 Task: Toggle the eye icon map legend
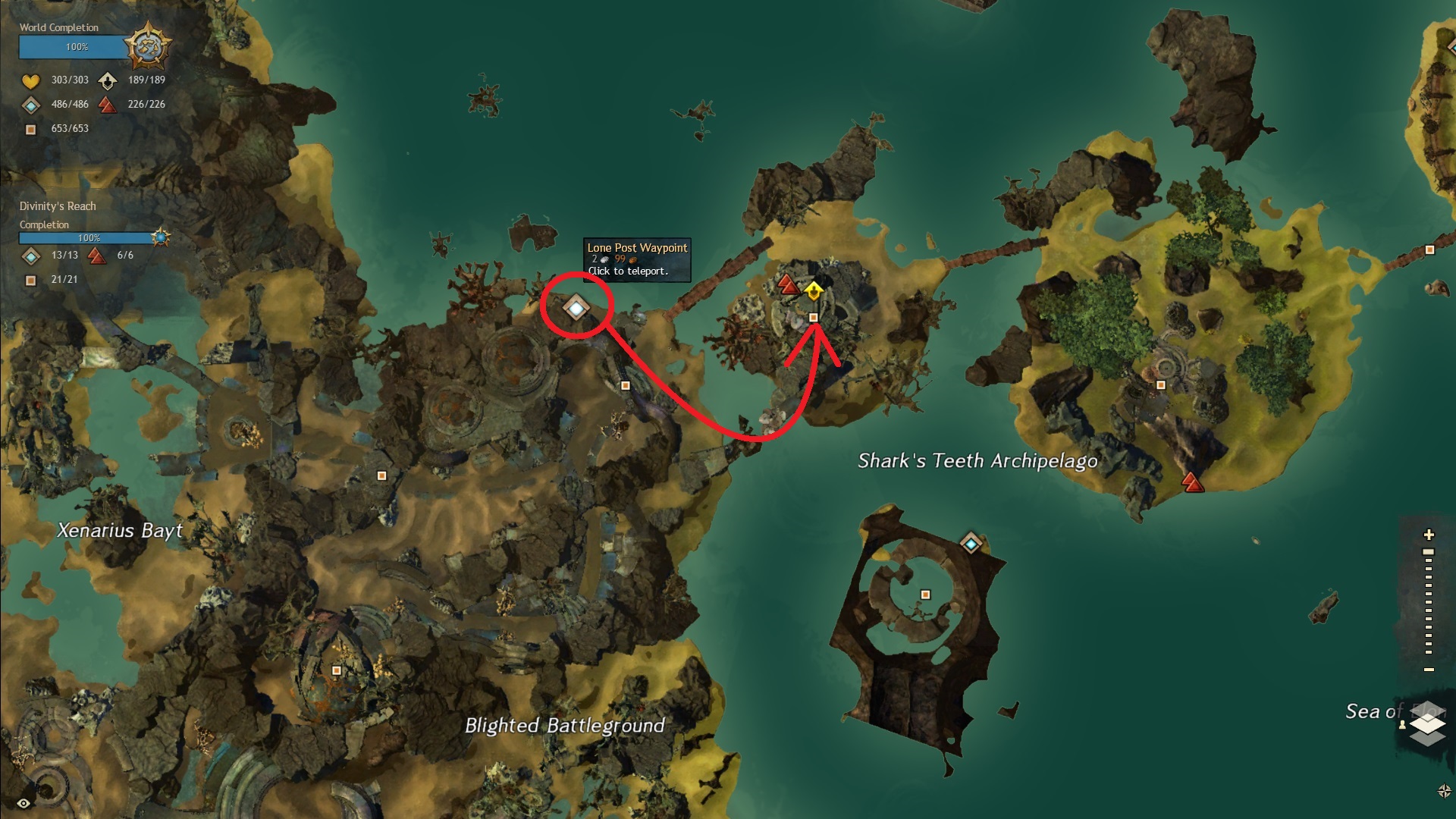24,803
